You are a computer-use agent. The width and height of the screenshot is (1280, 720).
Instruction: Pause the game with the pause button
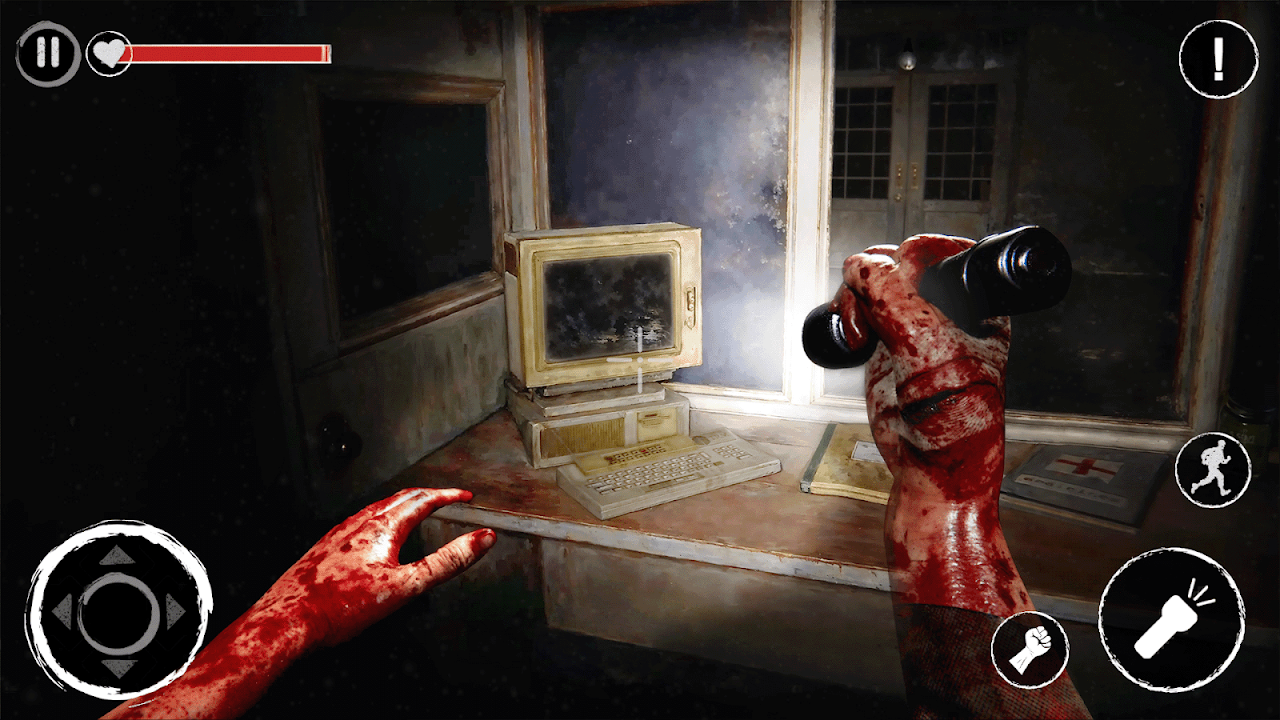click(47, 53)
